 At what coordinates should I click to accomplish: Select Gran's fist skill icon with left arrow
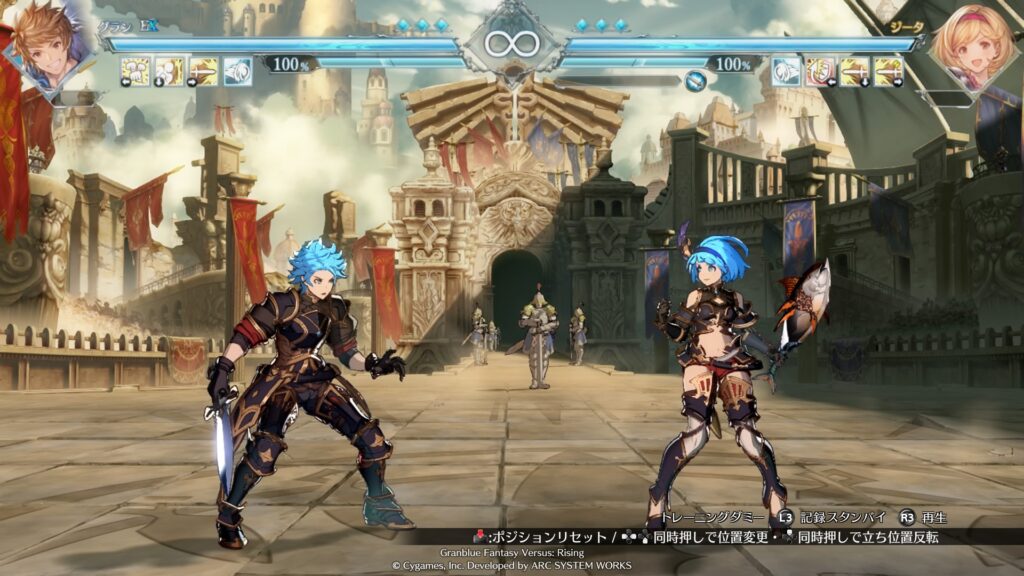coord(136,71)
